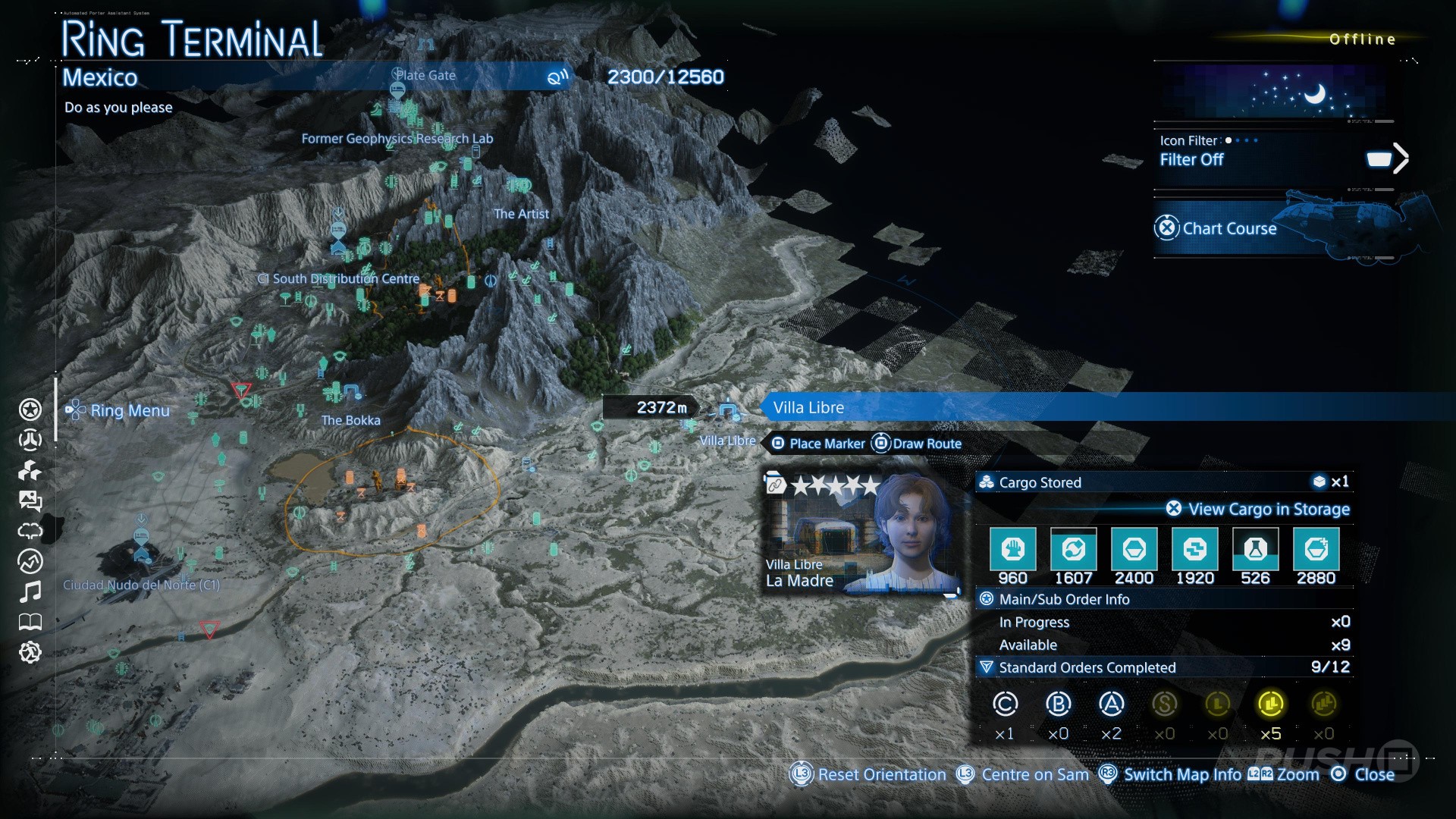Place Marker on Villa Libre
The image size is (1456, 819).
tap(818, 444)
